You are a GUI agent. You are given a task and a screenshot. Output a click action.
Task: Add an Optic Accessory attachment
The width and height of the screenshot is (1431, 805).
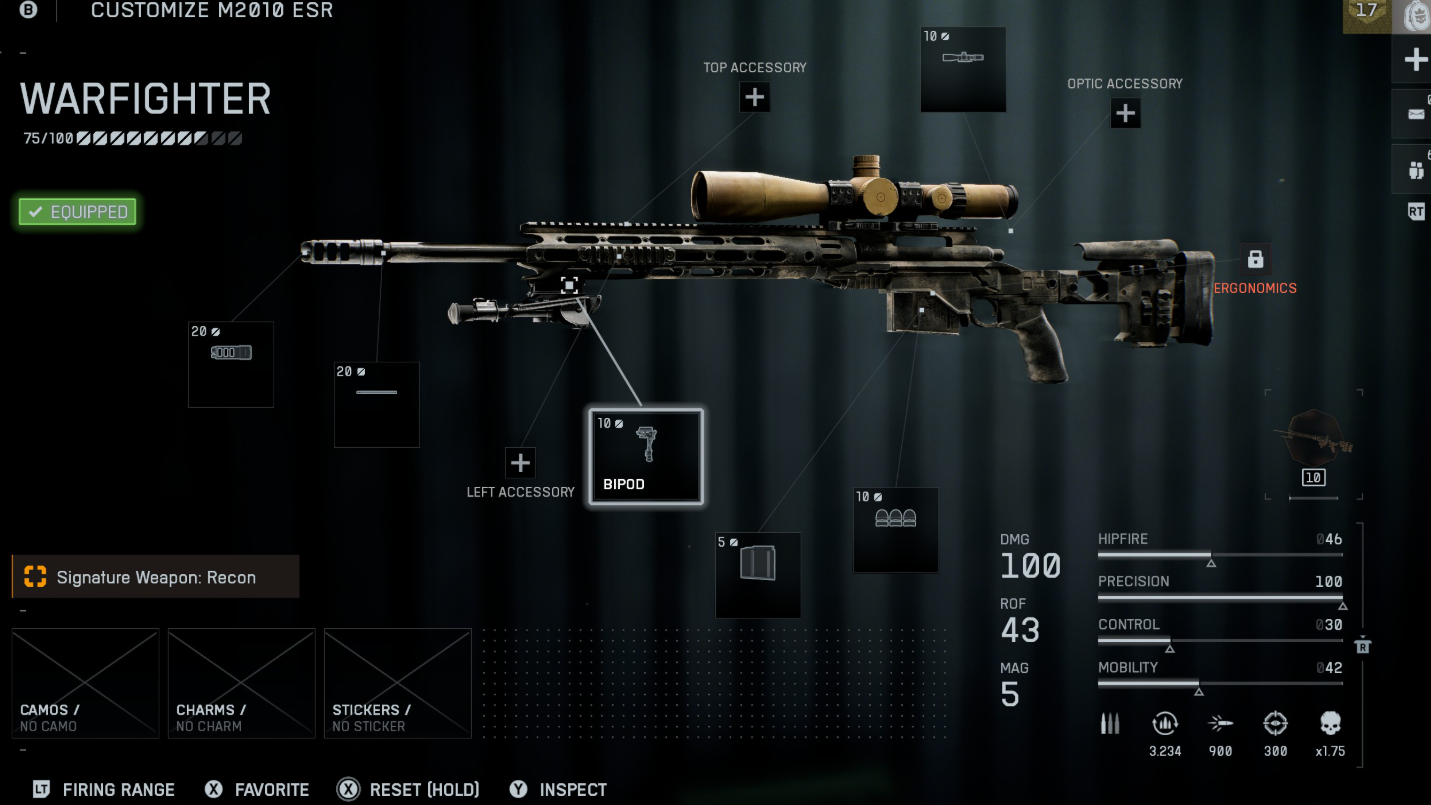coord(1125,113)
